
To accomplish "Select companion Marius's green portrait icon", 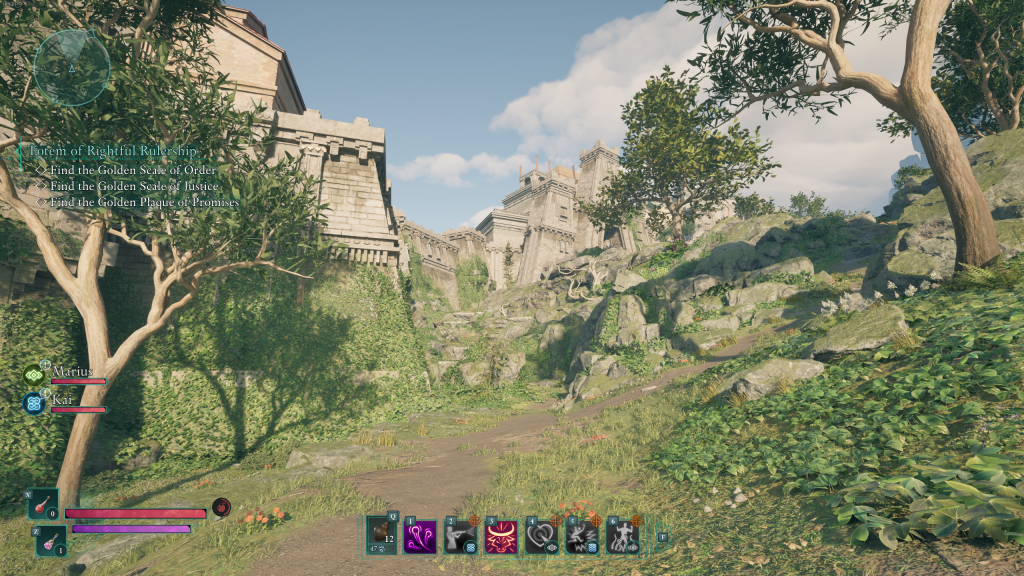I will pos(35,375).
